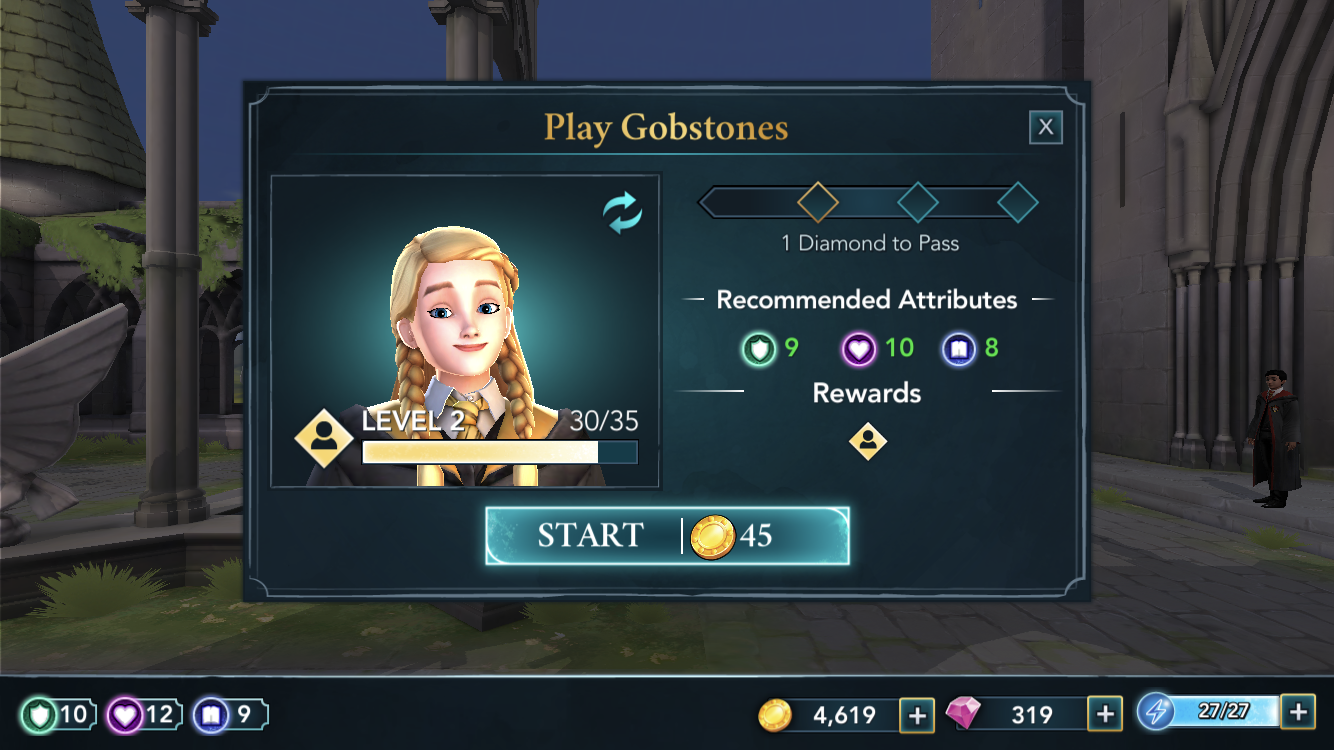Screen dimensions: 1334x750
Task: Refill energy with the plus button
Action: [1297, 712]
